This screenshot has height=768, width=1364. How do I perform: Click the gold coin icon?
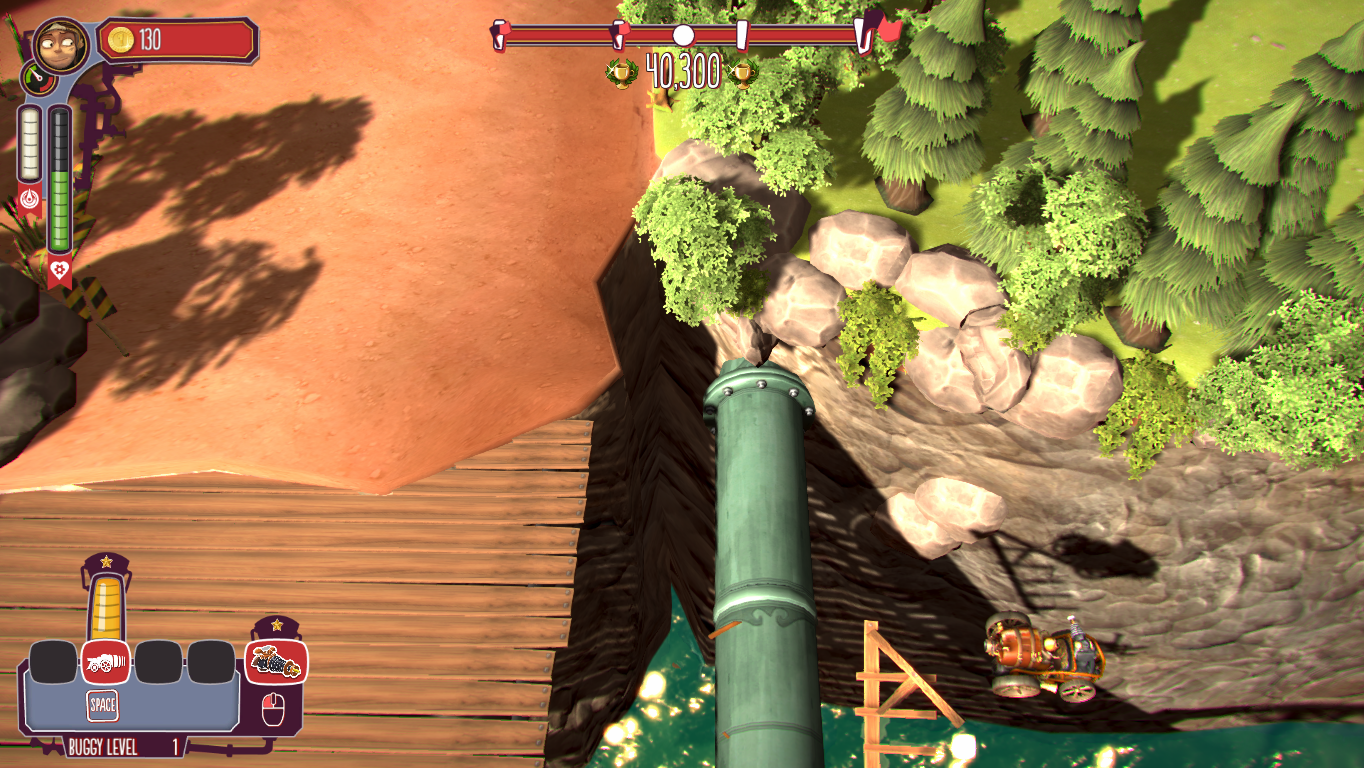121,40
